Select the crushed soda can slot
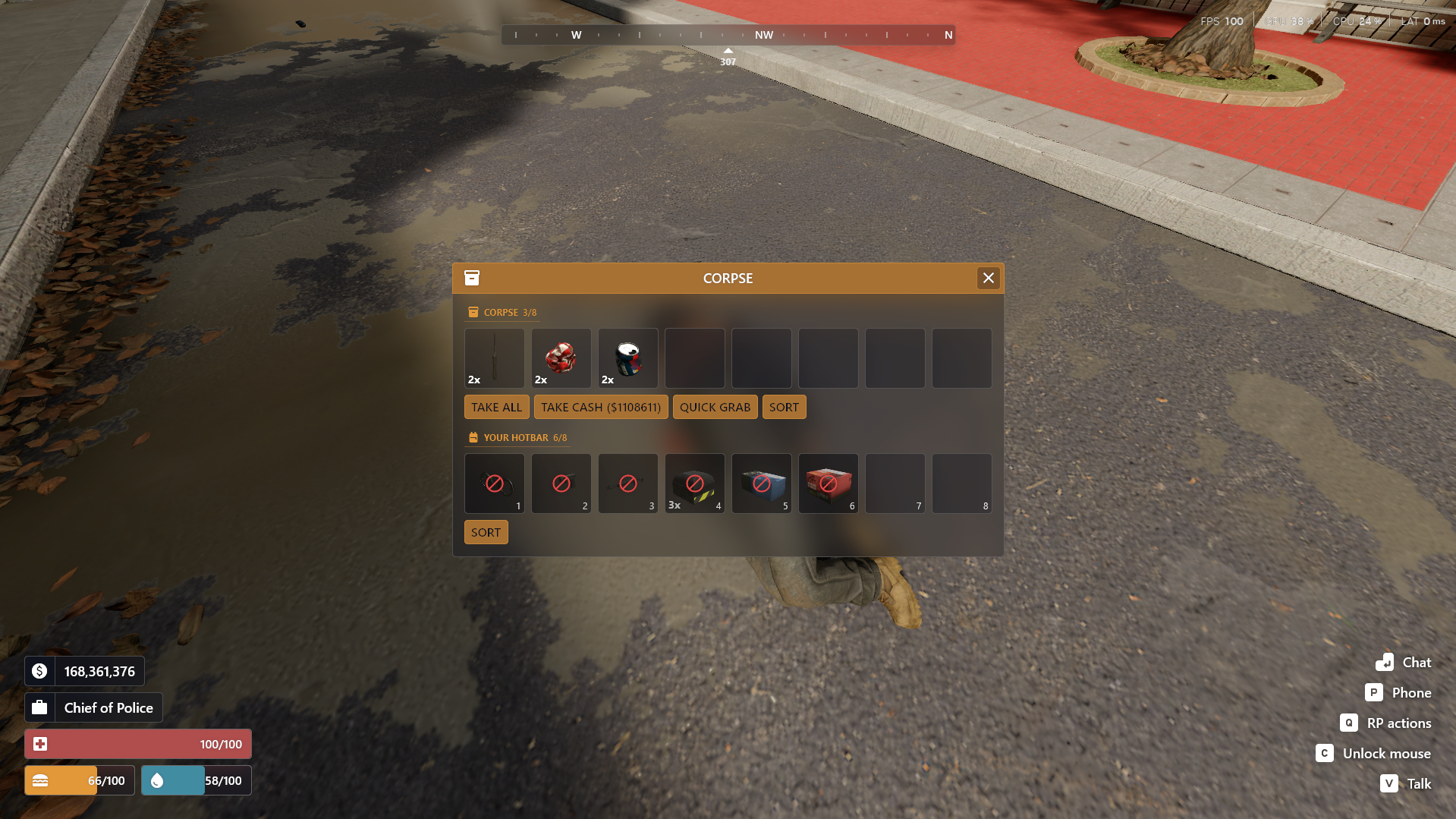Screen dimensions: 1456x819 [628, 358]
